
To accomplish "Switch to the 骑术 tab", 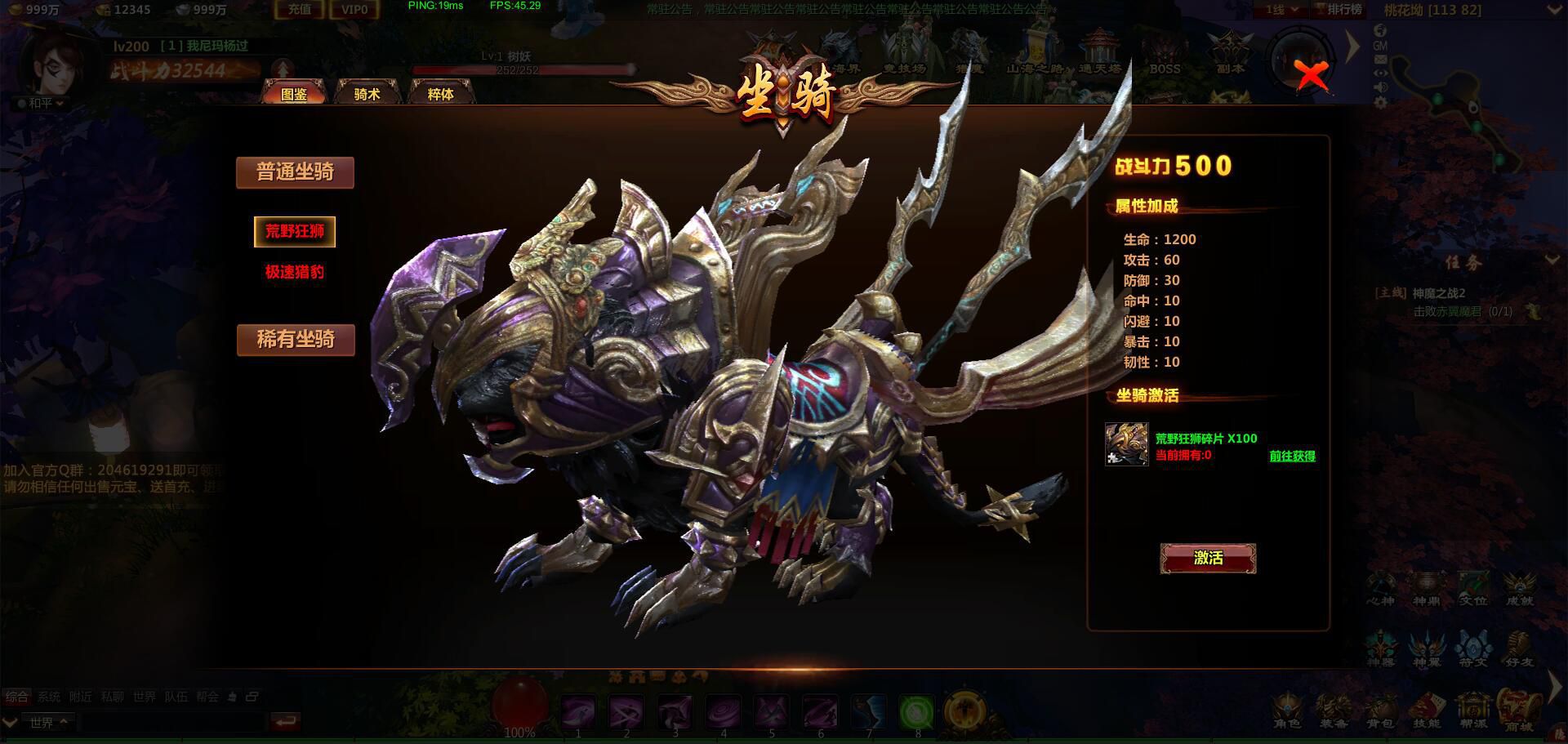I will tap(367, 94).
